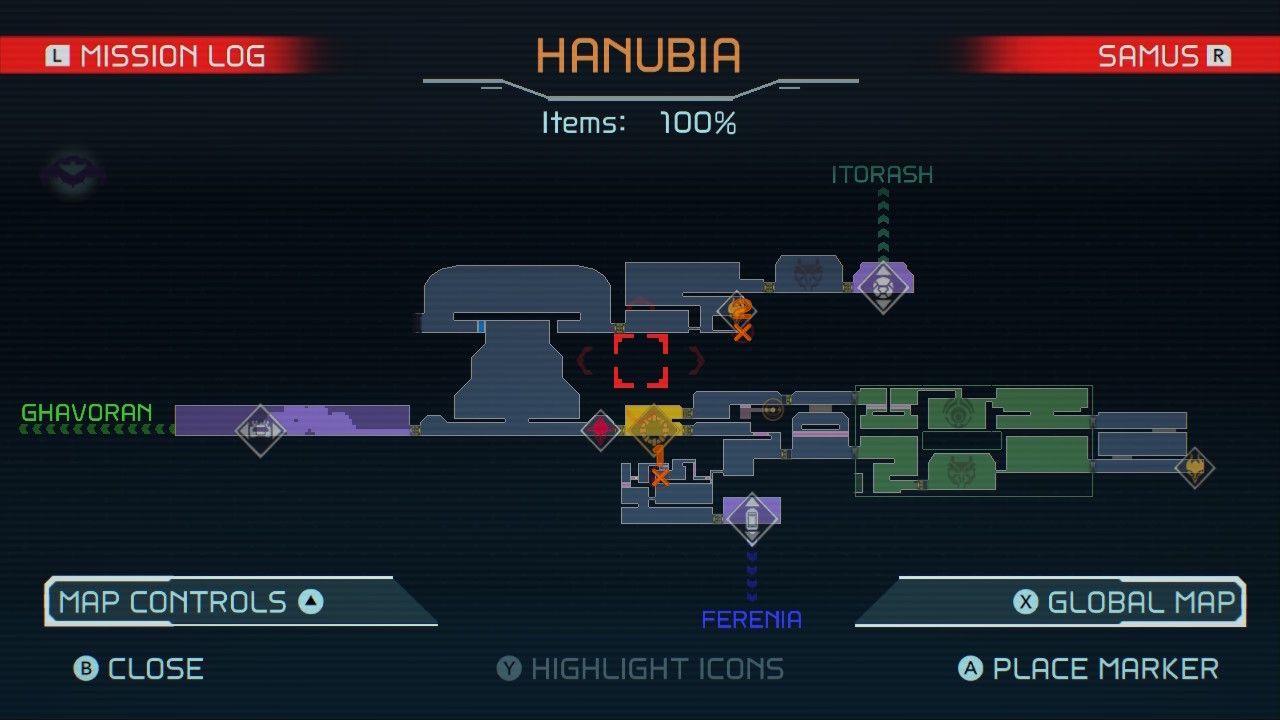
Task: Click the yellow network station diamond icon
Action: (654, 428)
